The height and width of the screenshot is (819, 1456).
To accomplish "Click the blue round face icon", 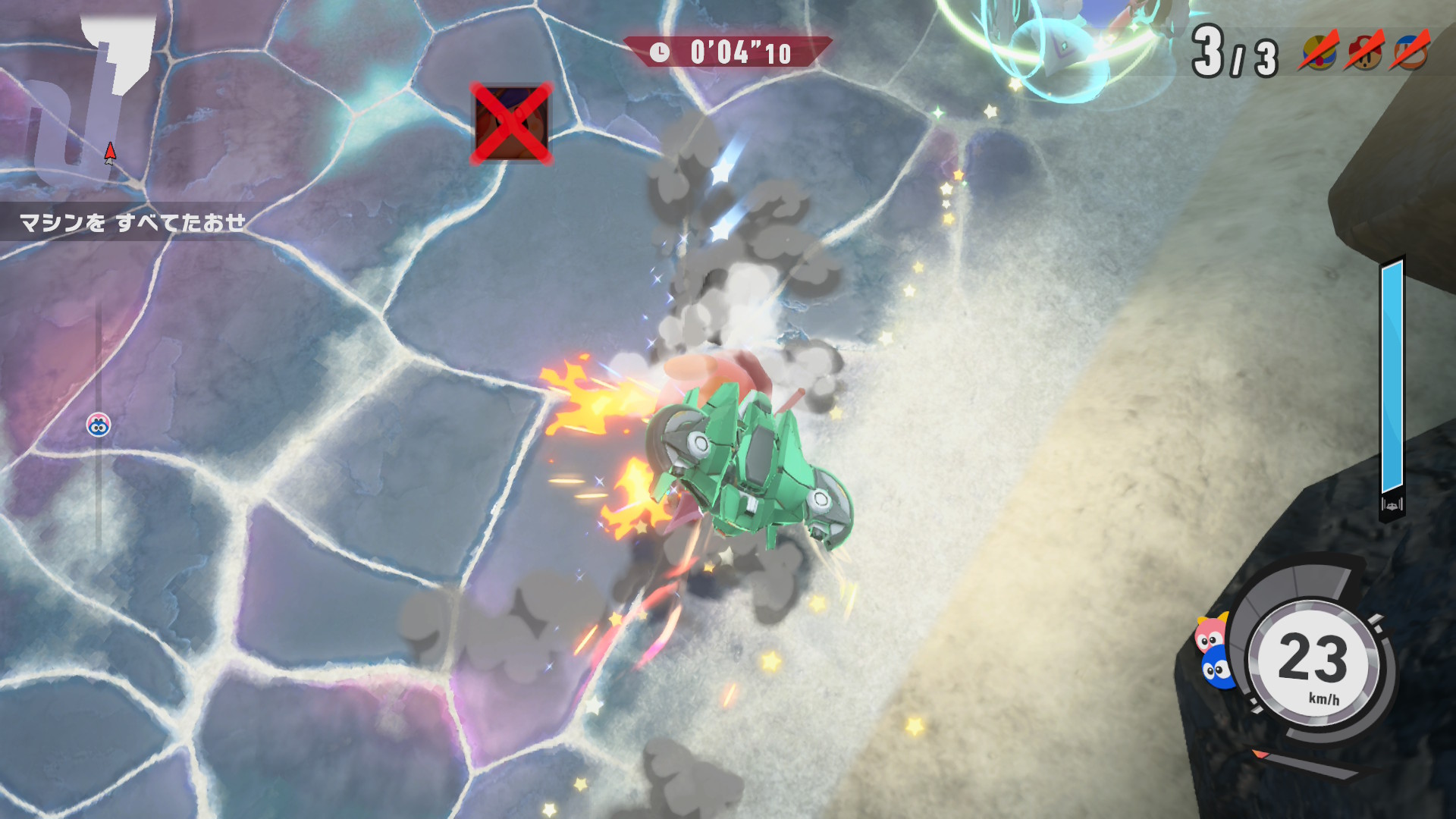I will [x=1218, y=669].
